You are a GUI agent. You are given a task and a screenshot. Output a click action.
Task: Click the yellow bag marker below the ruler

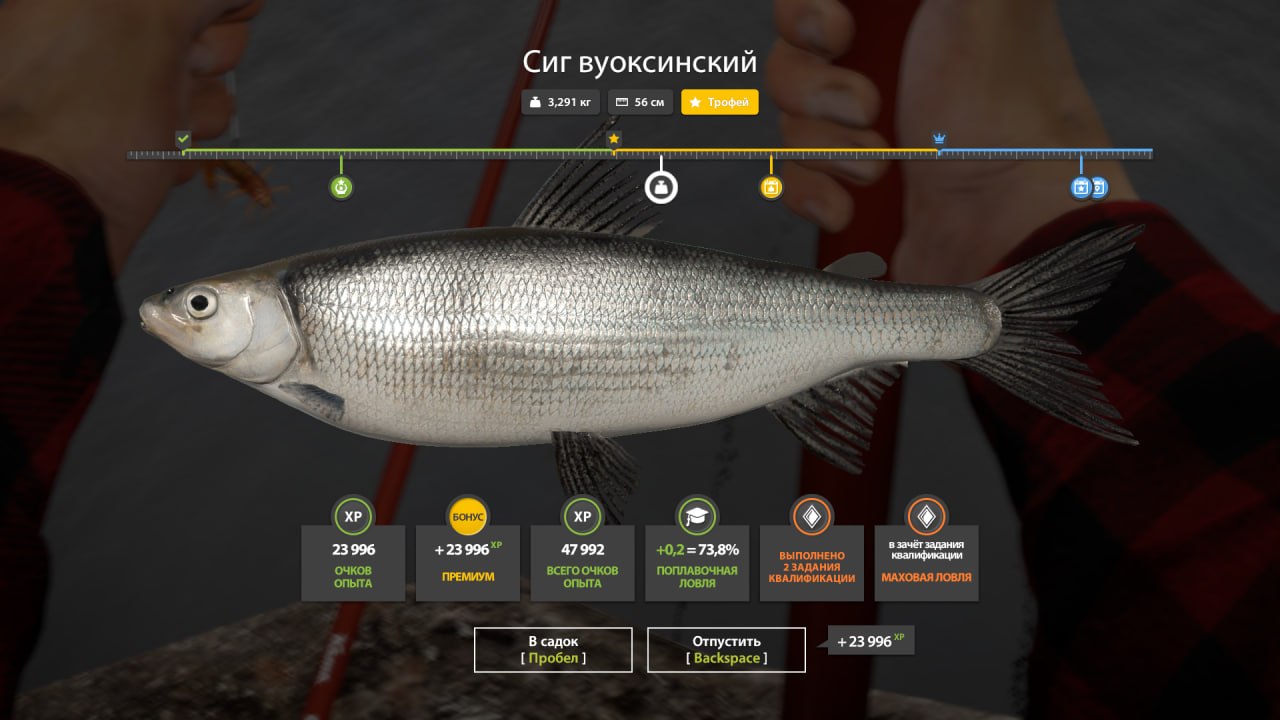click(x=771, y=187)
